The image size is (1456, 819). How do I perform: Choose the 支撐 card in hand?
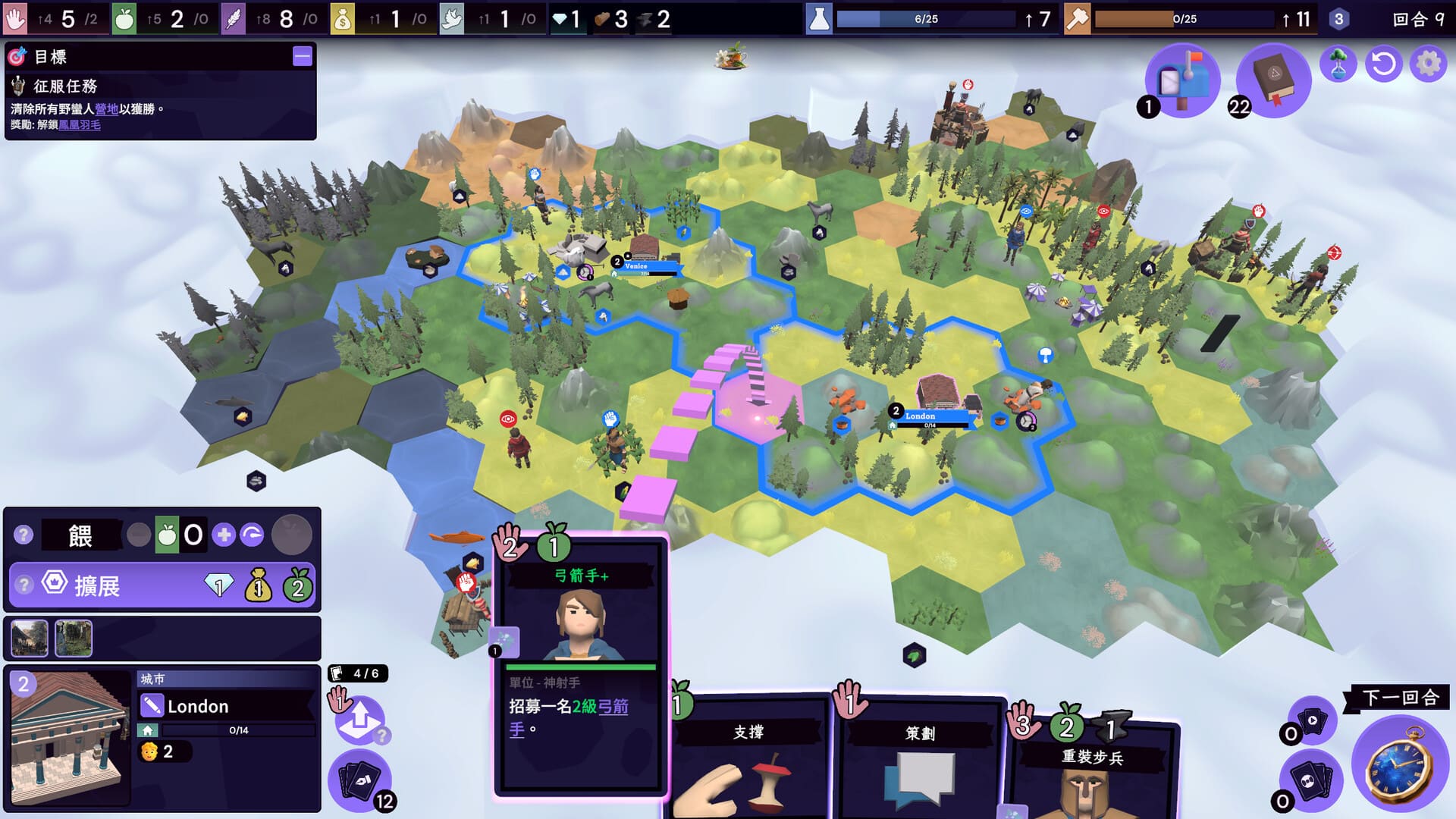point(749,758)
